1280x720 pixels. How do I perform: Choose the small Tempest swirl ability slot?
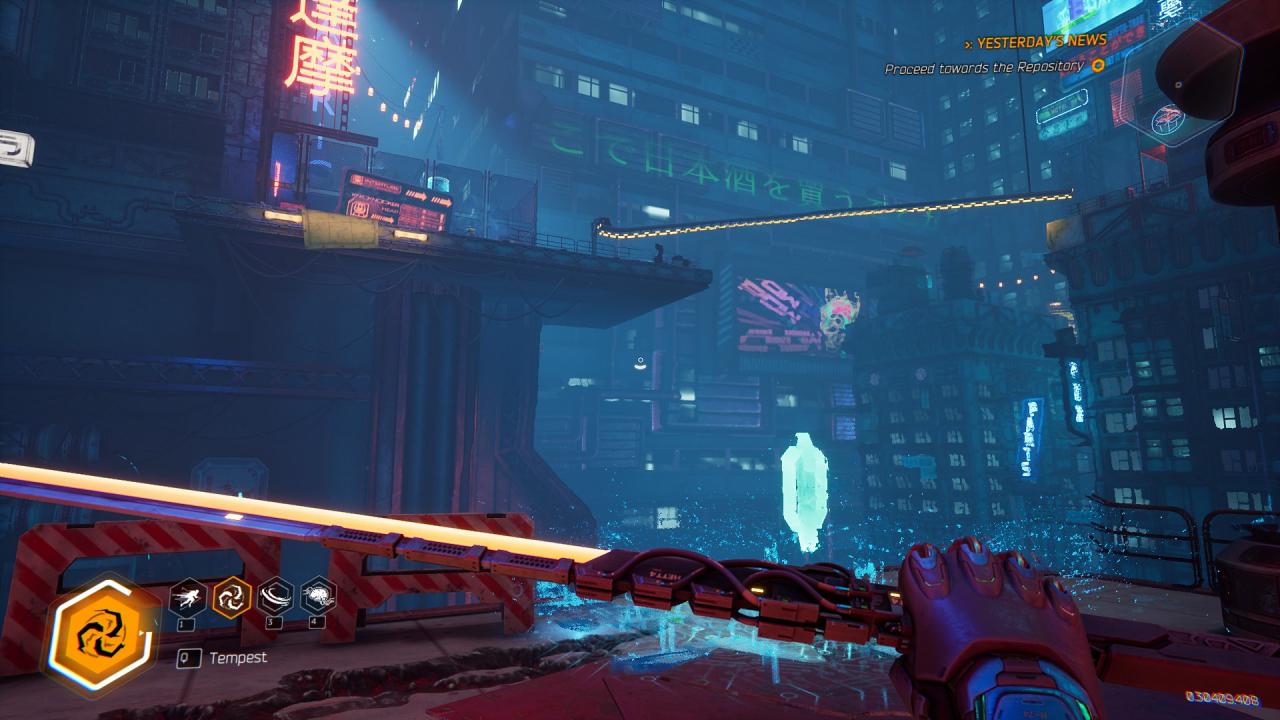coord(231,598)
